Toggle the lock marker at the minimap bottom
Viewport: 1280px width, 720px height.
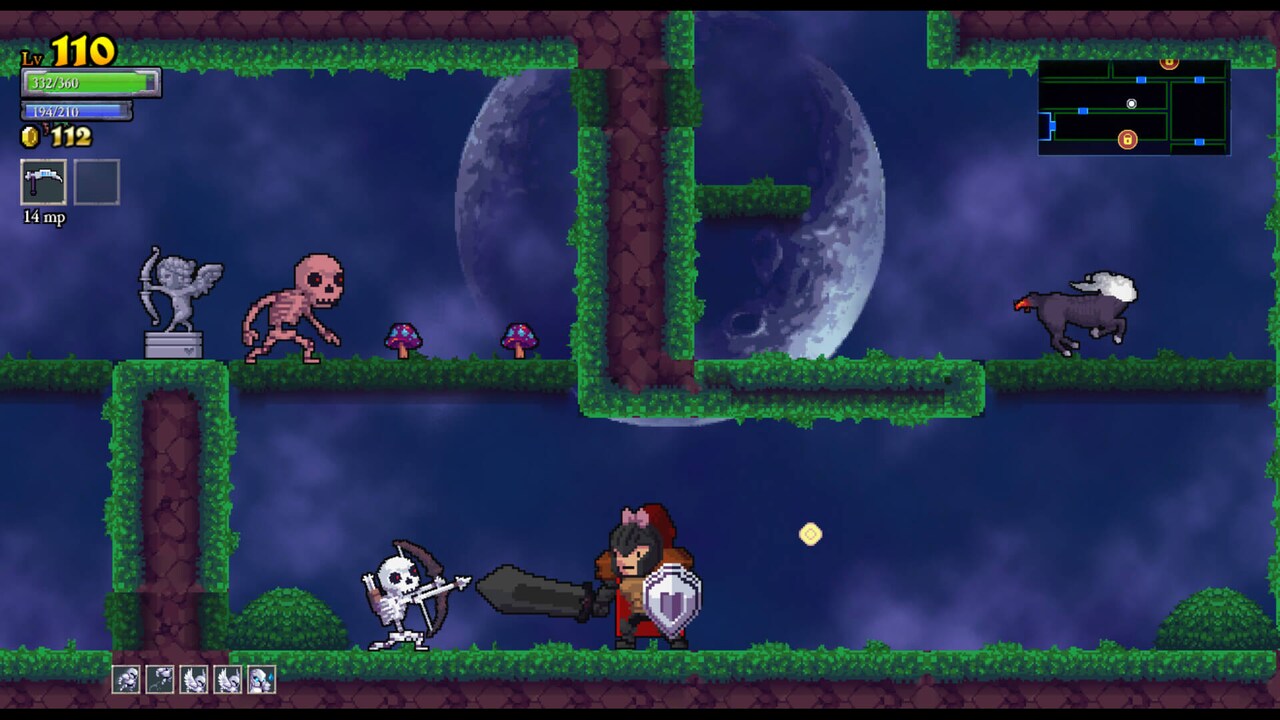(1128, 139)
